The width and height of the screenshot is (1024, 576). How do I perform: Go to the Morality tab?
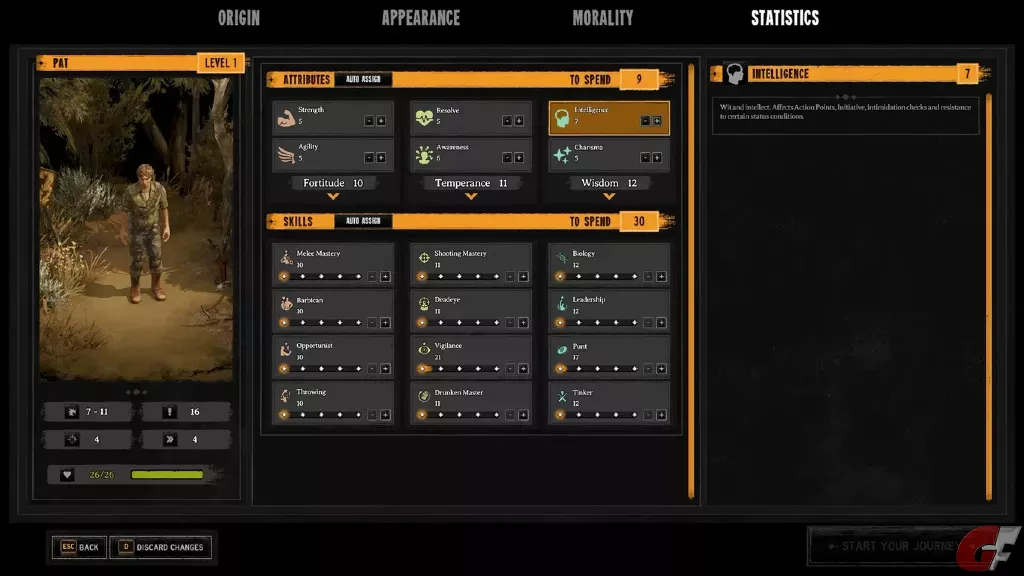[x=602, y=18]
